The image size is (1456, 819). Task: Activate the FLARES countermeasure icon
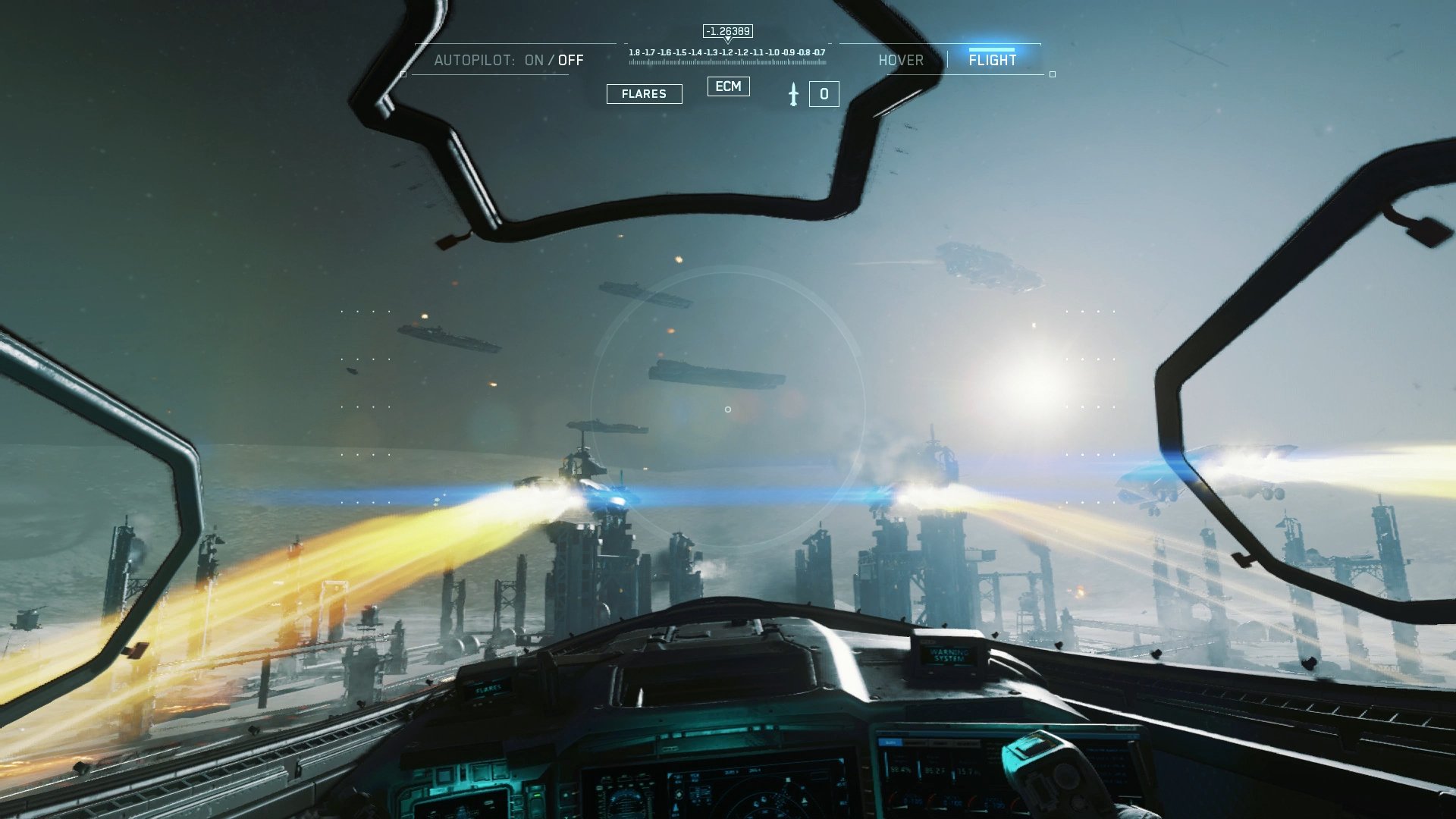644,93
